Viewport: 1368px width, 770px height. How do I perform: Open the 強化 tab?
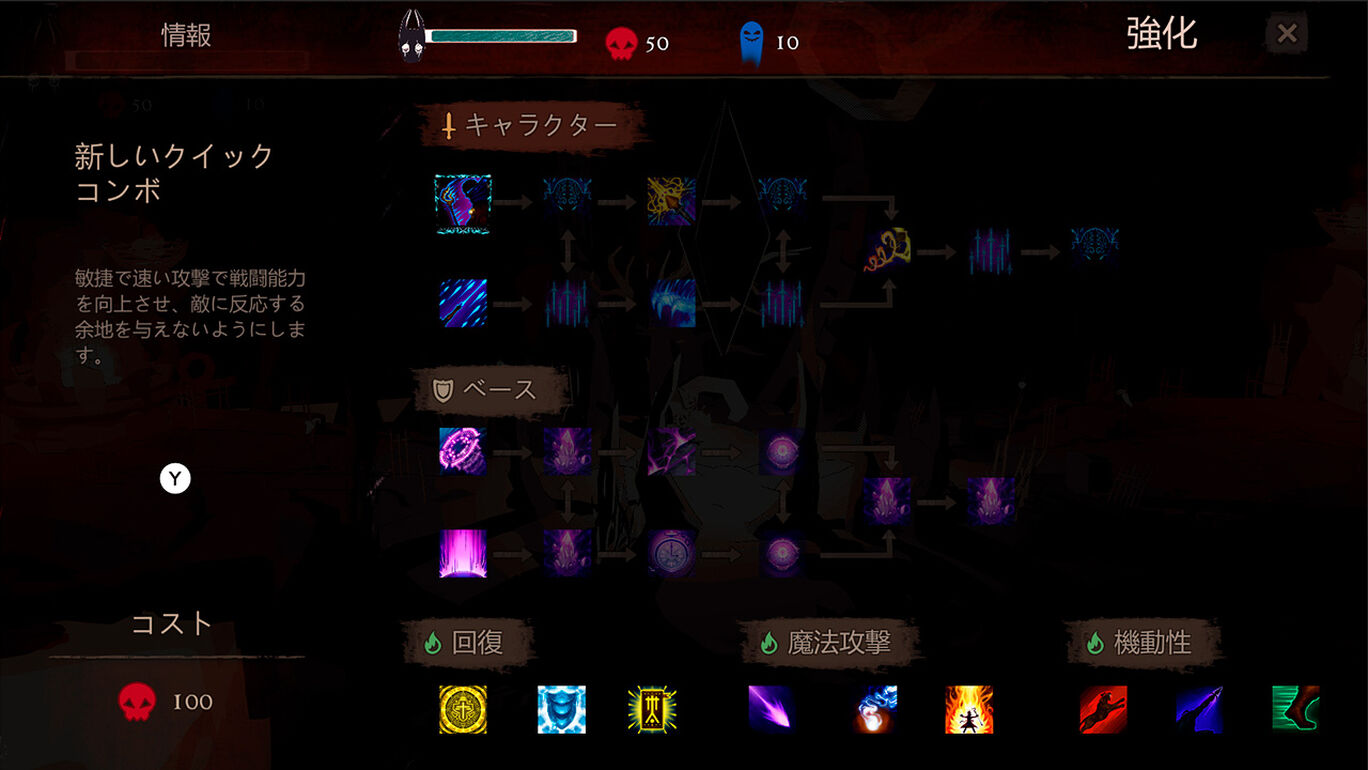[x=1161, y=34]
